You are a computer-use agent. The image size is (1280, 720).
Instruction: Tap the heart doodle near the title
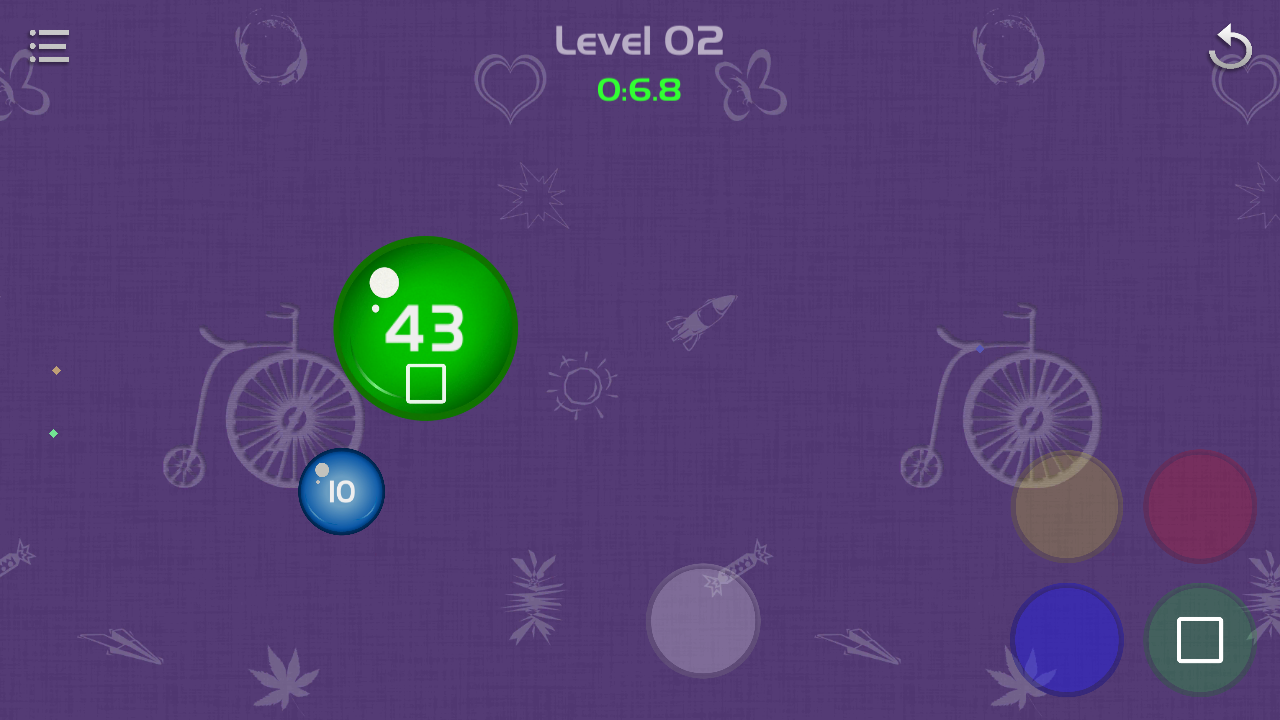[511, 85]
